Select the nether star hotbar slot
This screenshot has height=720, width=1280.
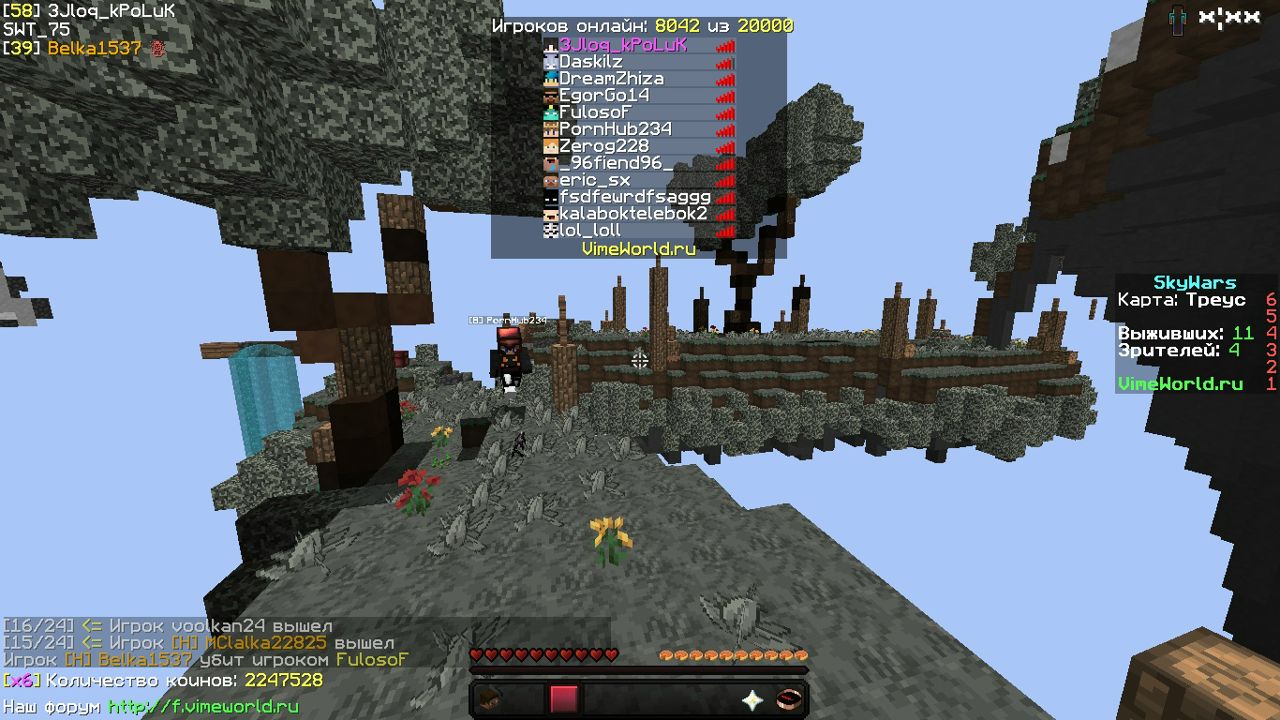pos(752,700)
